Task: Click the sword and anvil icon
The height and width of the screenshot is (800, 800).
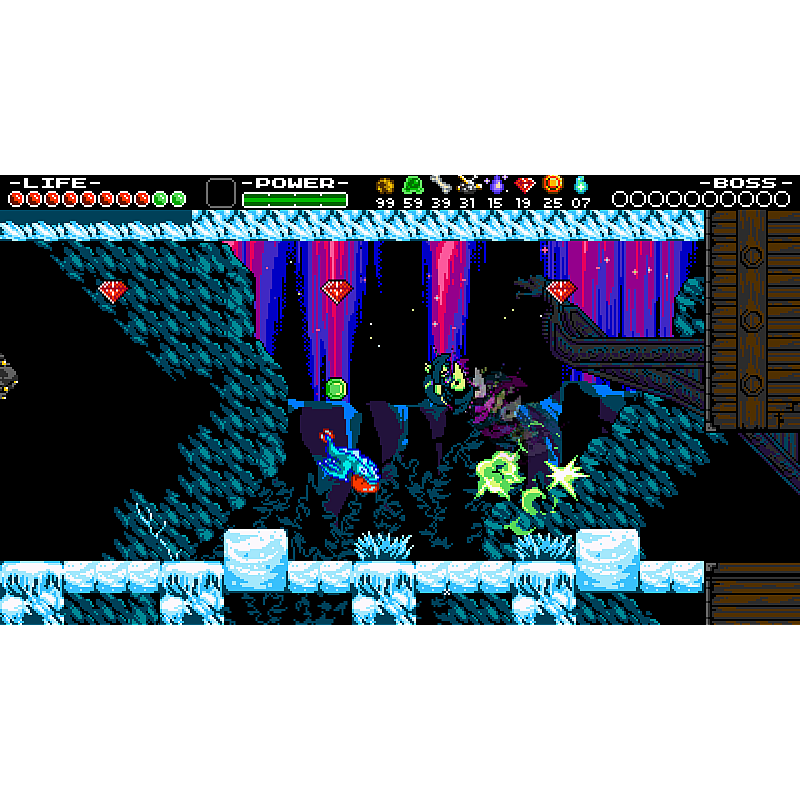Action: (468, 184)
